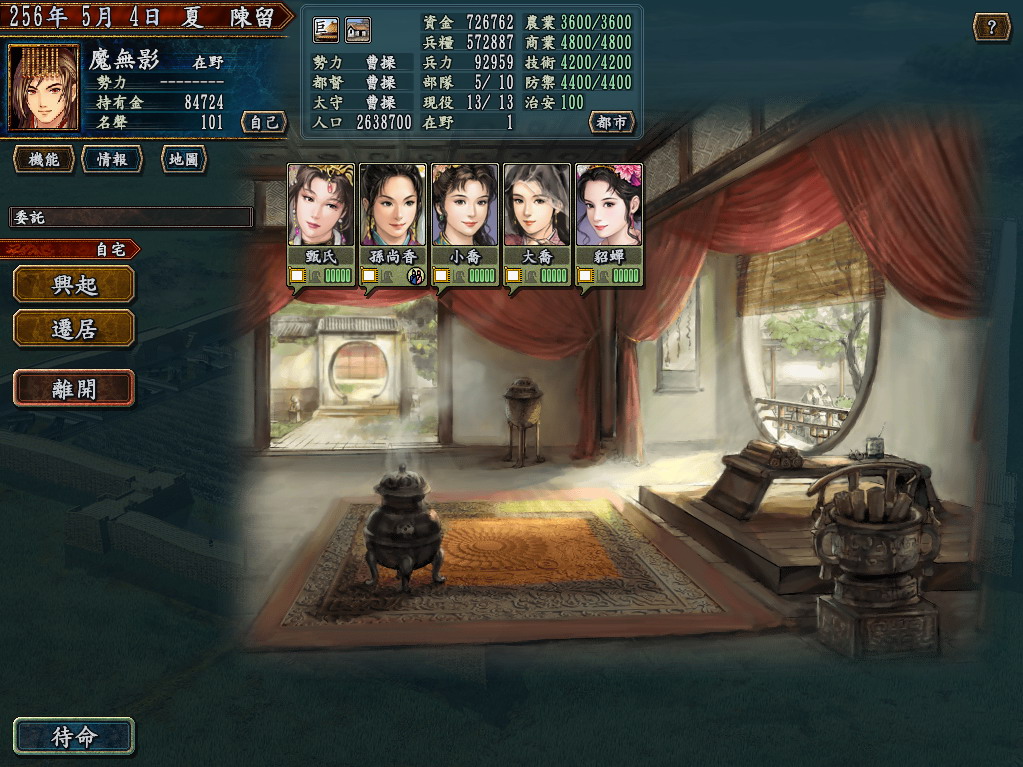Image resolution: width=1023 pixels, height=767 pixels.
Task: Open the 自己 self profile button
Action: 264,123
